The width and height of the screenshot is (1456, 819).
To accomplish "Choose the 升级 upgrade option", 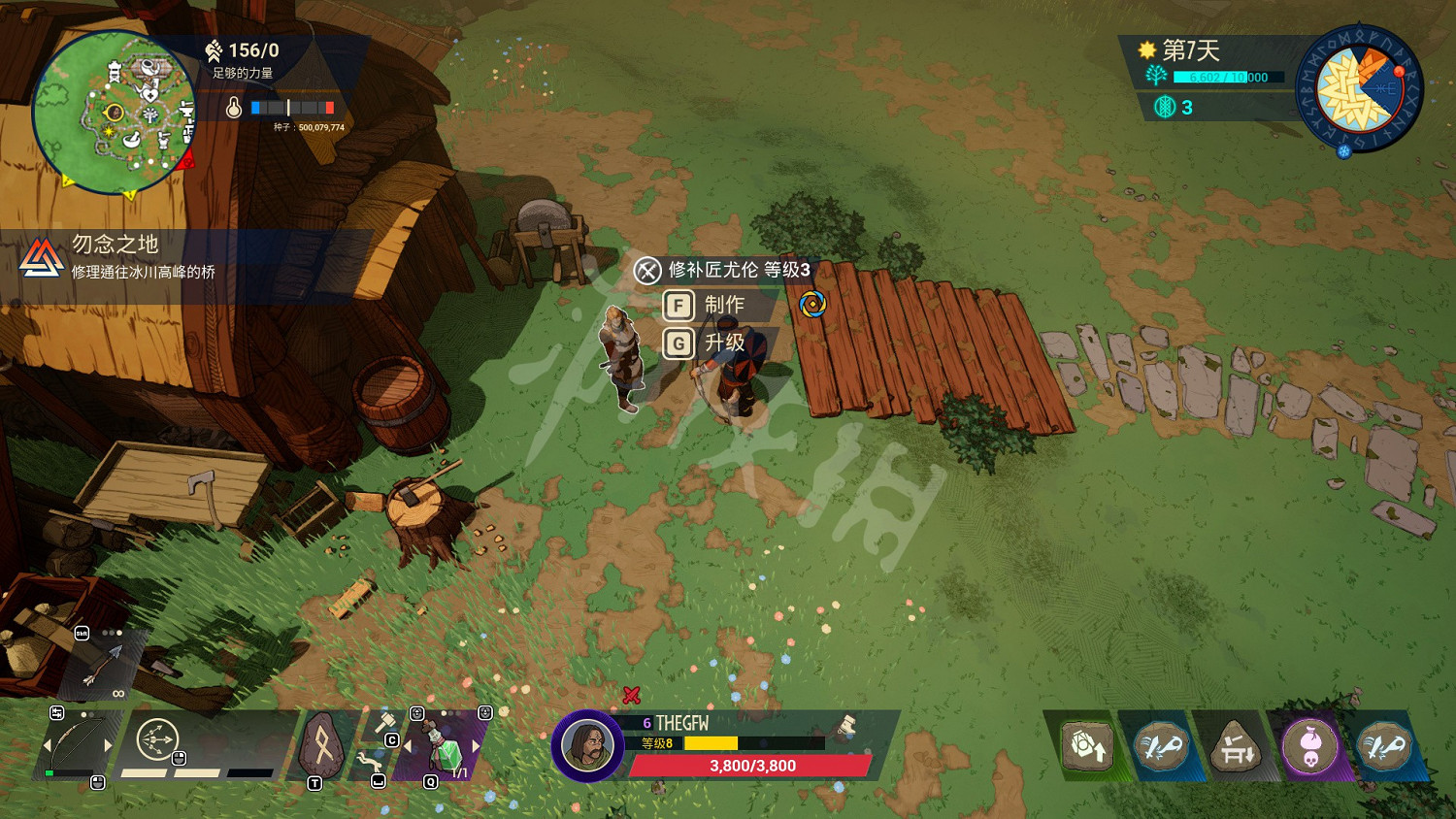I will (x=722, y=344).
